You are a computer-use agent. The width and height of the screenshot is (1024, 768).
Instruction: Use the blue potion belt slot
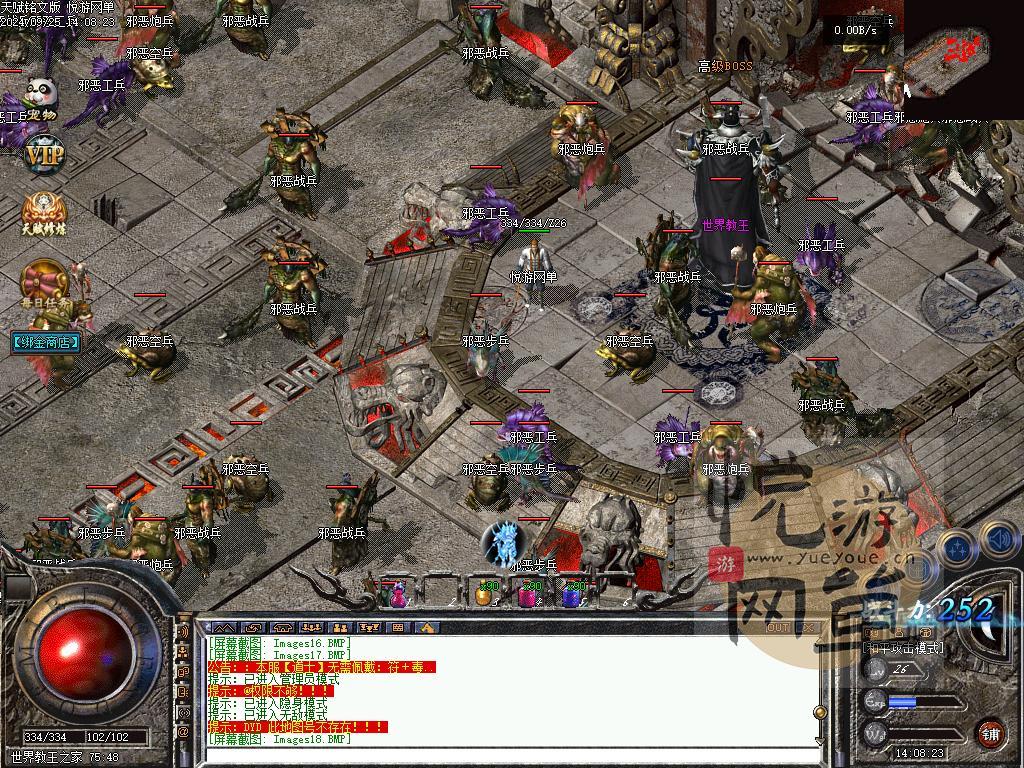(x=572, y=594)
